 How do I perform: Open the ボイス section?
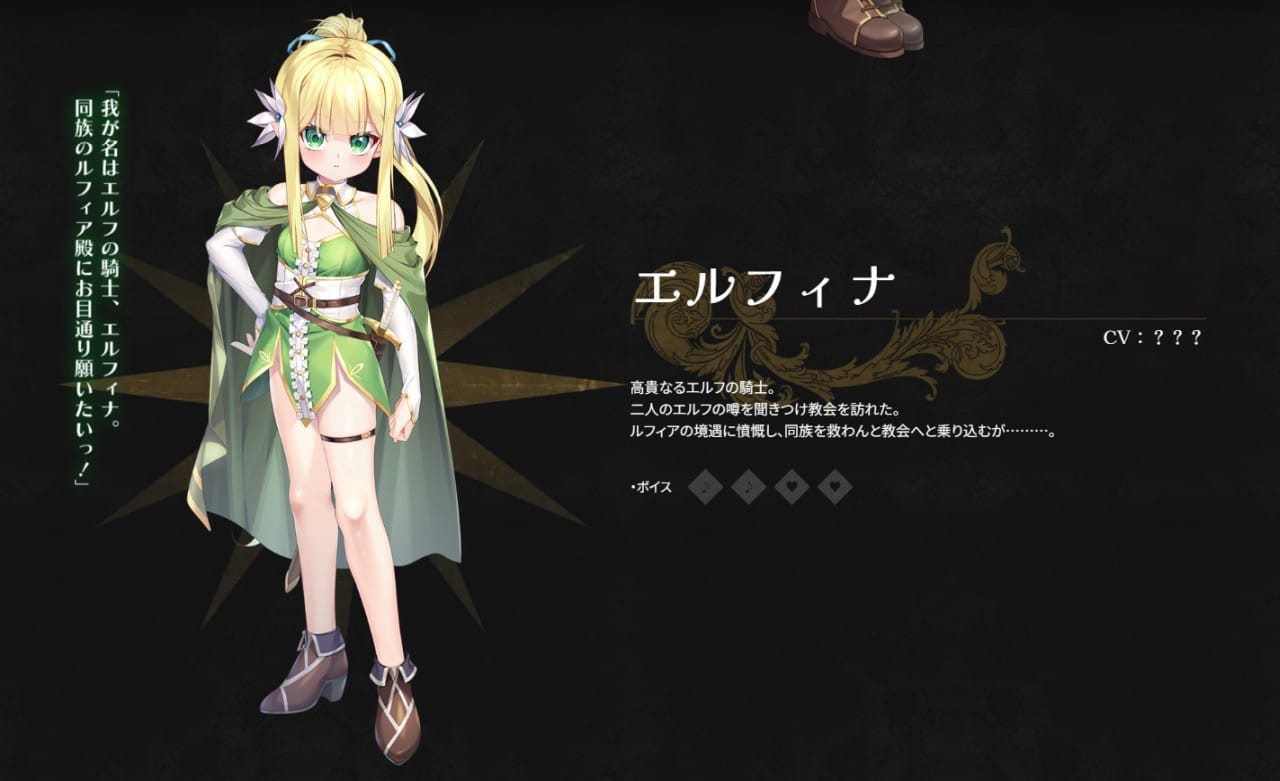[x=651, y=489]
